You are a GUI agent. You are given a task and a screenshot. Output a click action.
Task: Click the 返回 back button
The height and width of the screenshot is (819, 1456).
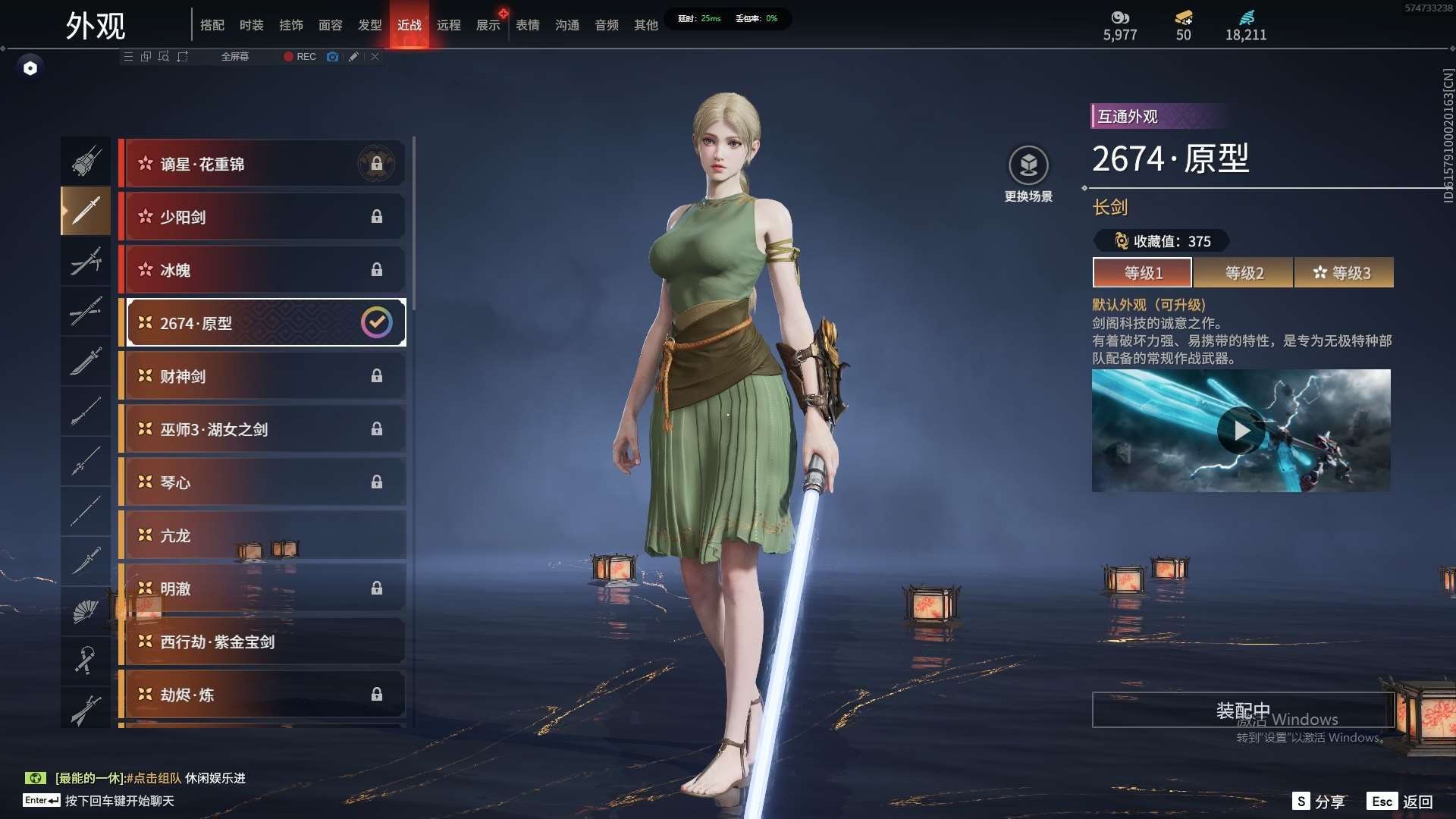click(x=1417, y=802)
